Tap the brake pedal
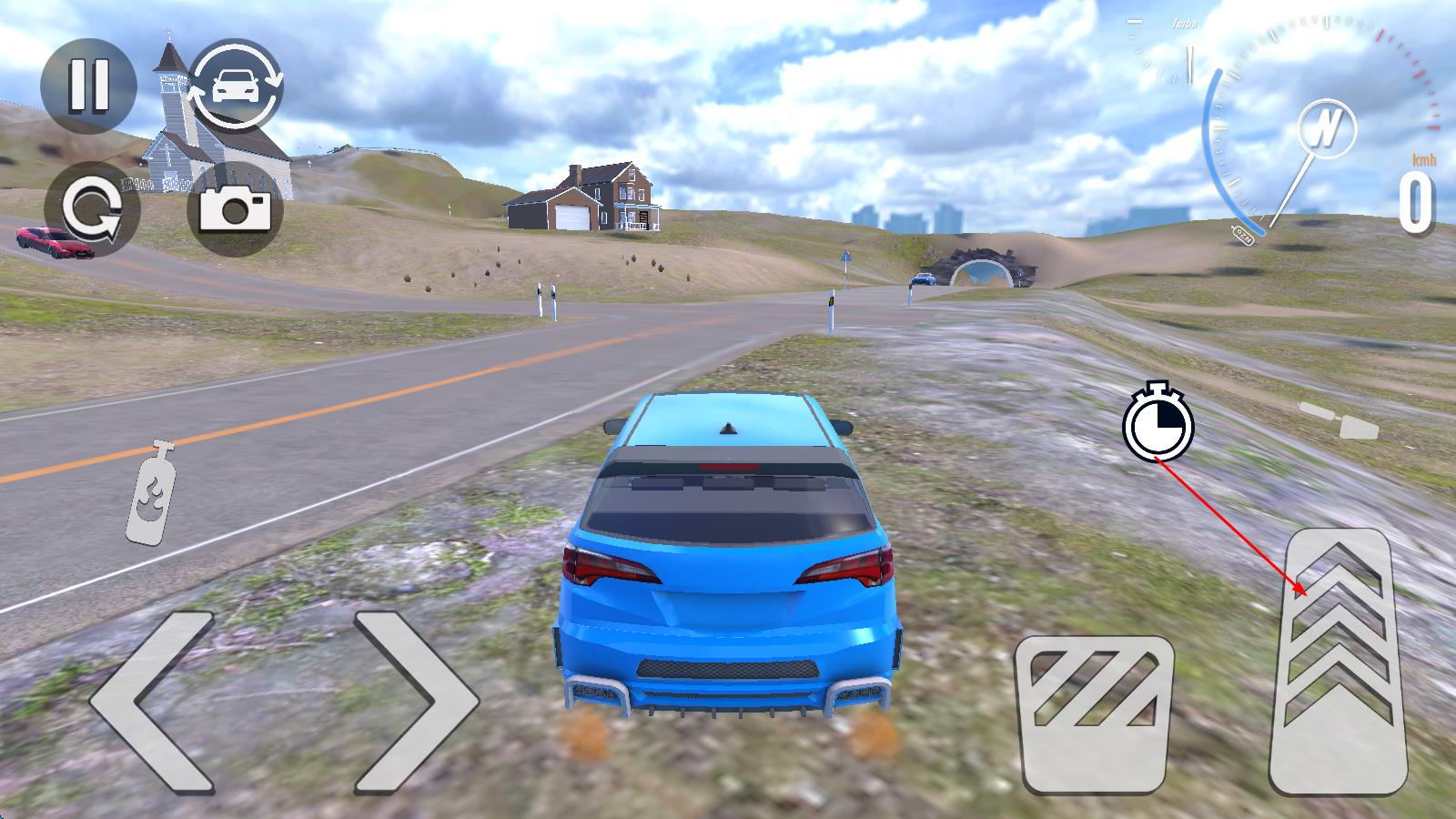This screenshot has height=819, width=1456. coord(1094,714)
